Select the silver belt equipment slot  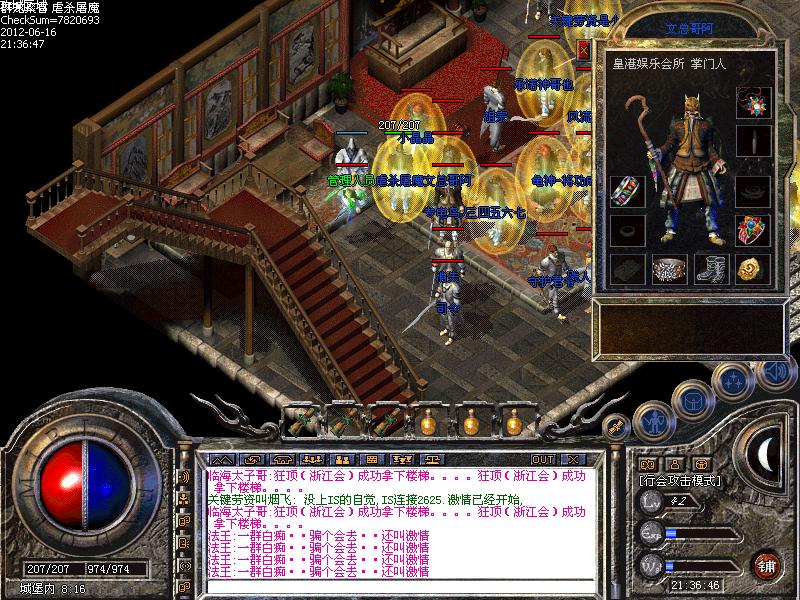(669, 268)
